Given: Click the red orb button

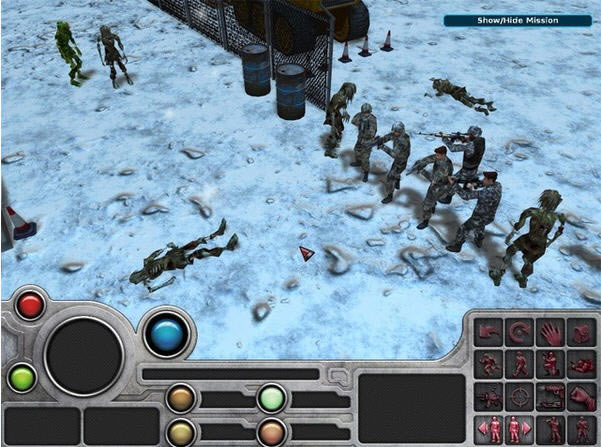Looking at the screenshot, I should click(30, 305).
